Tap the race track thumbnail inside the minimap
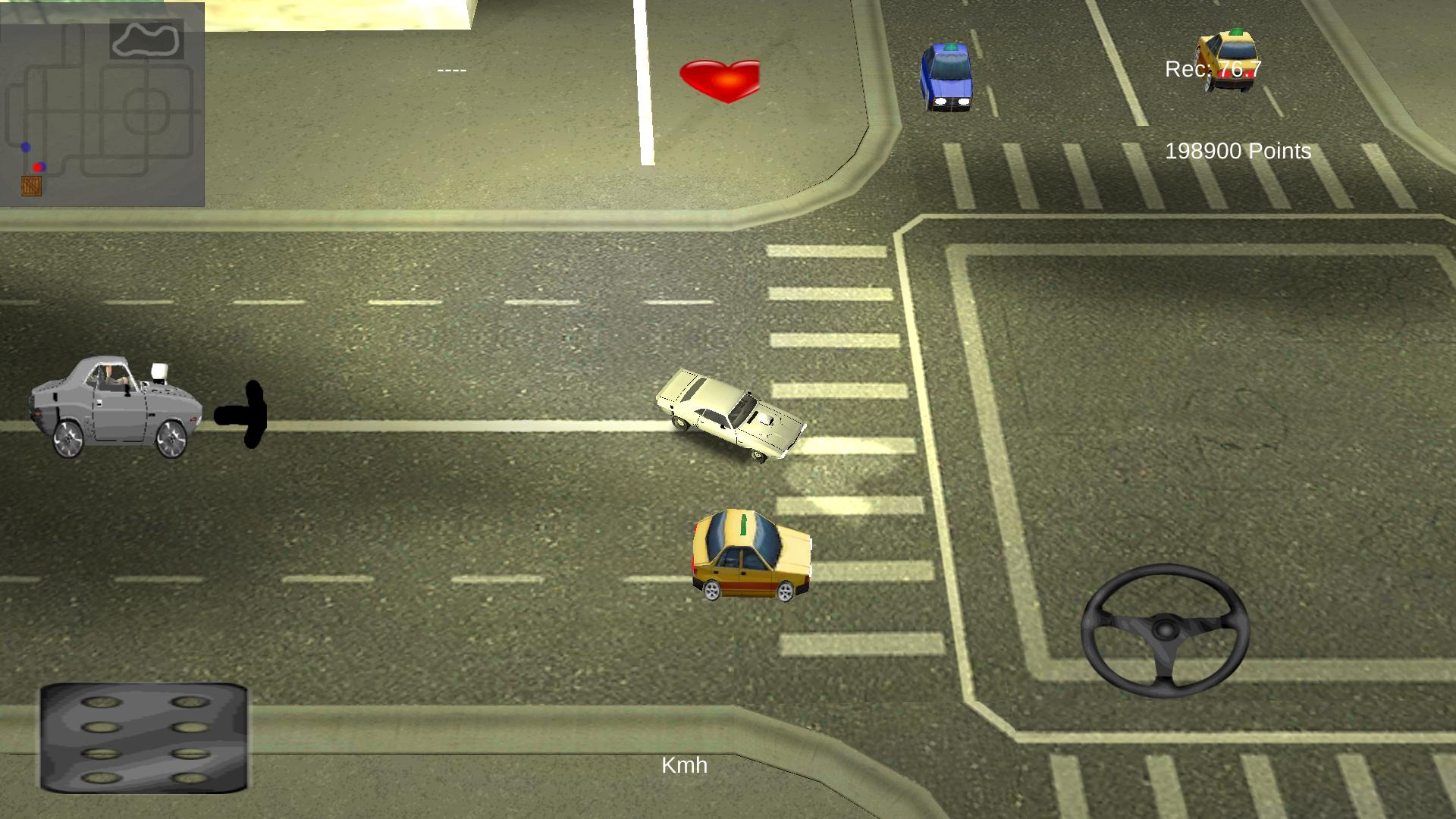This screenshot has height=819, width=1456. click(146, 39)
